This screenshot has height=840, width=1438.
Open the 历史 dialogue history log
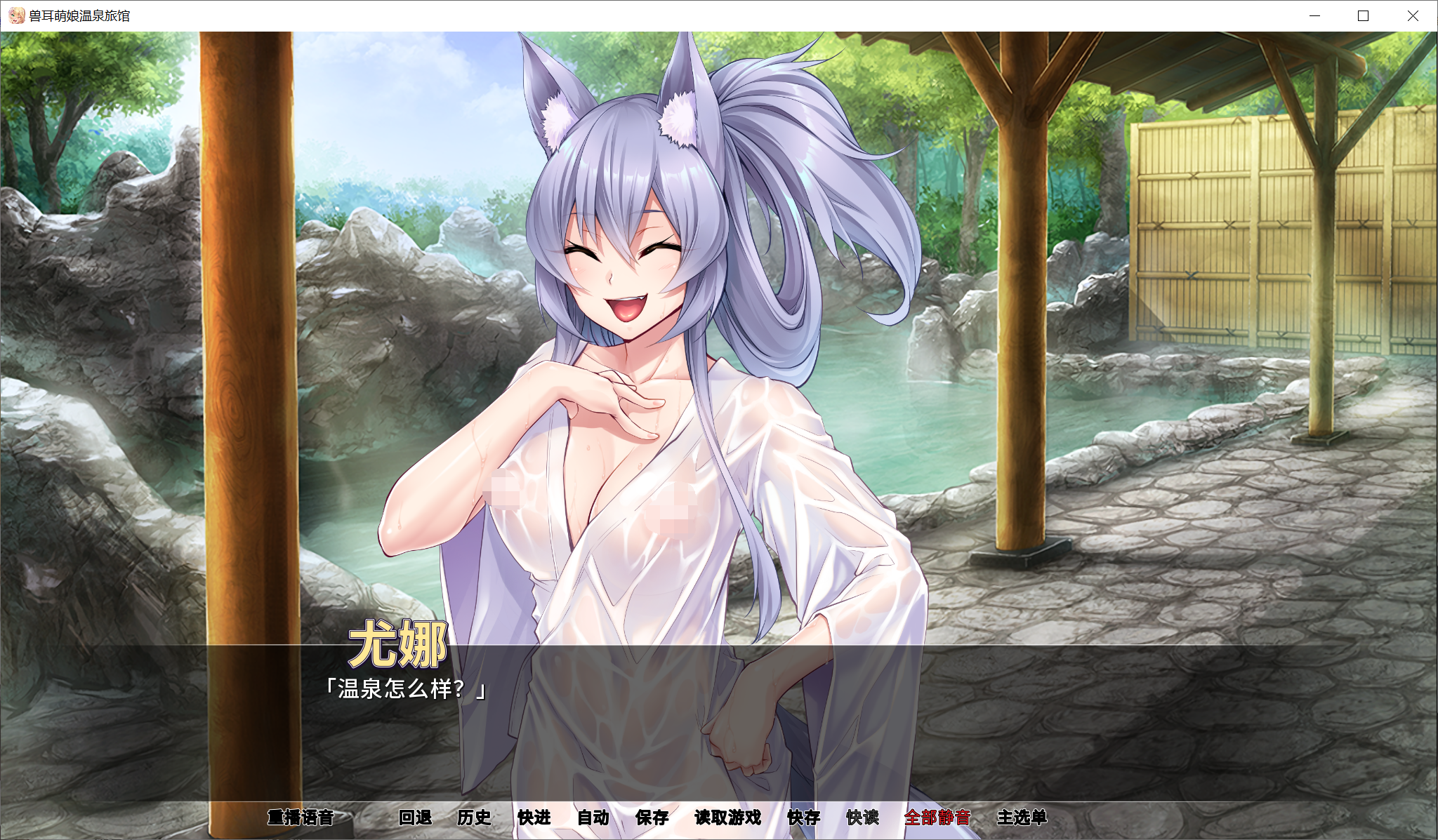pyautogui.click(x=475, y=818)
